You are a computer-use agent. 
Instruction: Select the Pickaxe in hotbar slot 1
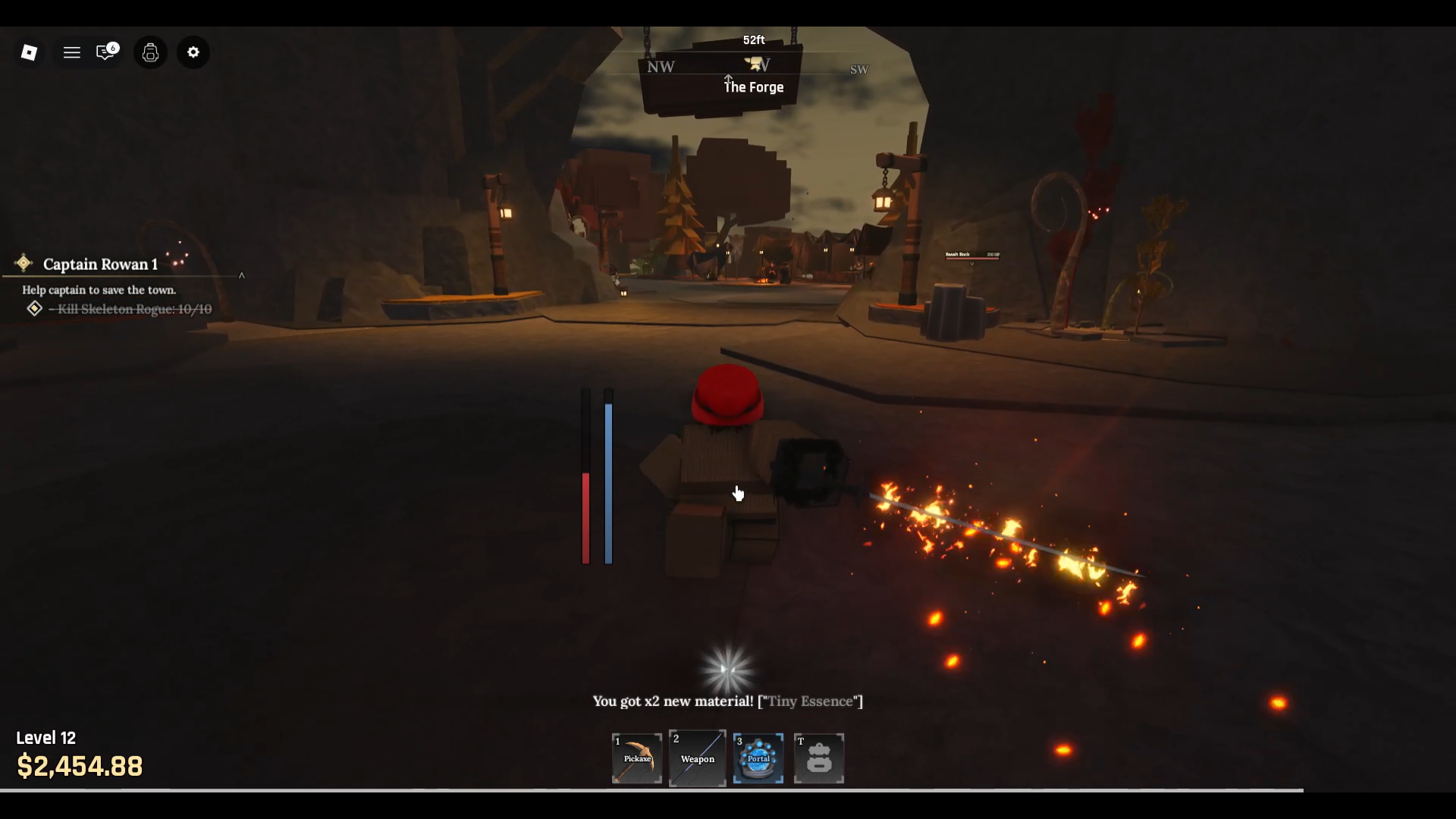(x=636, y=758)
